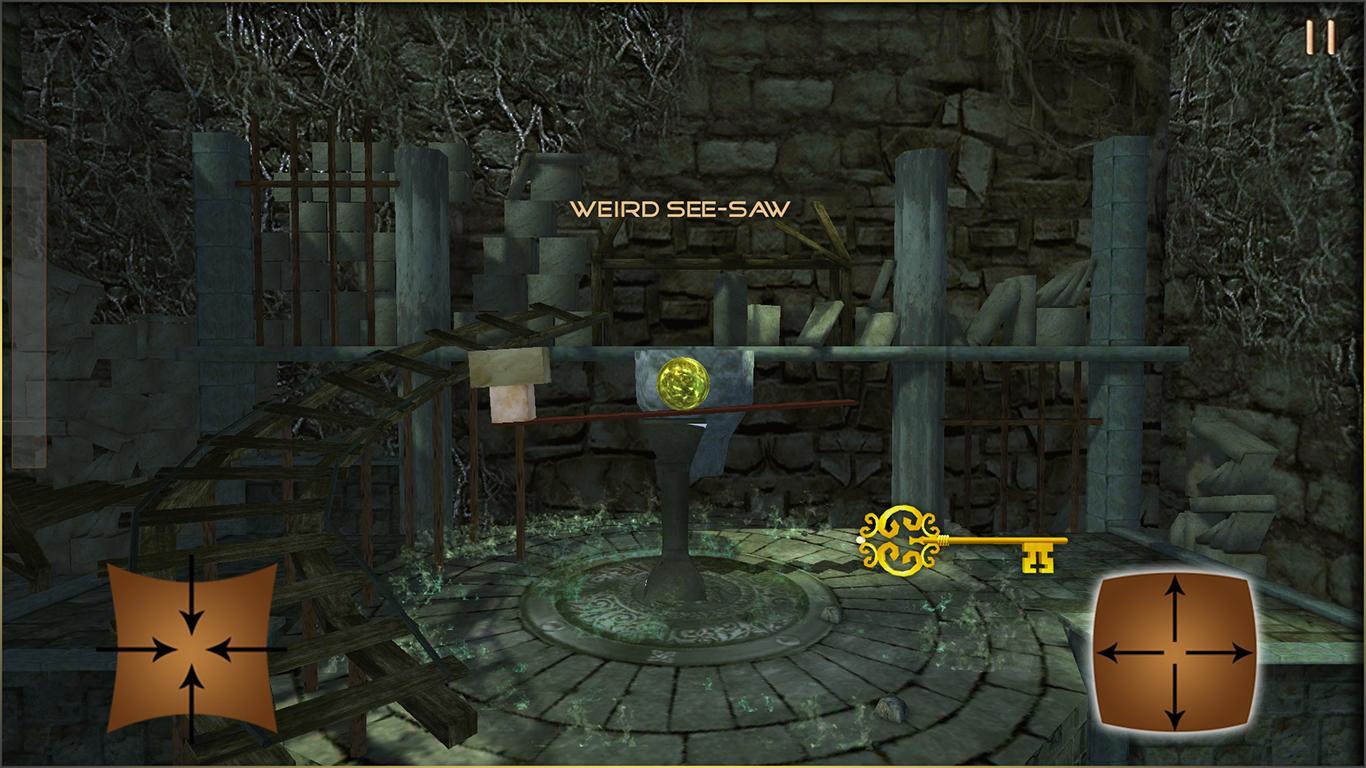Select the golden orb on the see-saw
Viewport: 1366px width, 768px height.
point(682,382)
